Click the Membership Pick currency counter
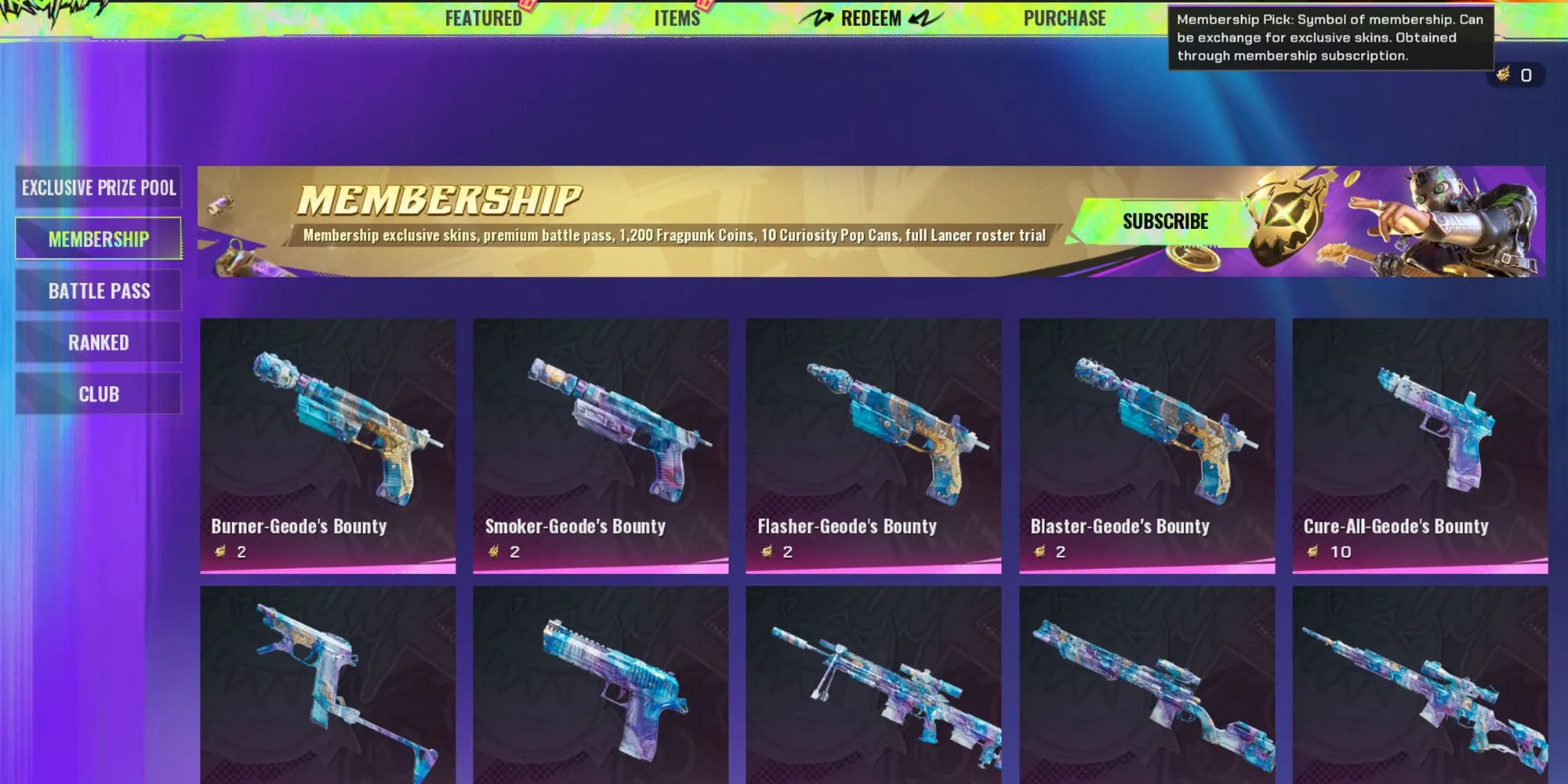 point(1515,75)
